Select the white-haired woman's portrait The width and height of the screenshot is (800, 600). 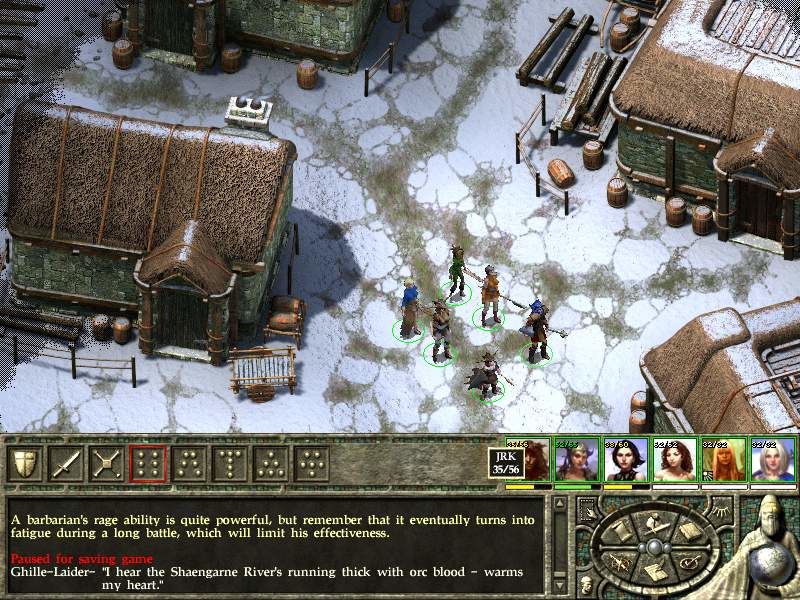(775, 460)
